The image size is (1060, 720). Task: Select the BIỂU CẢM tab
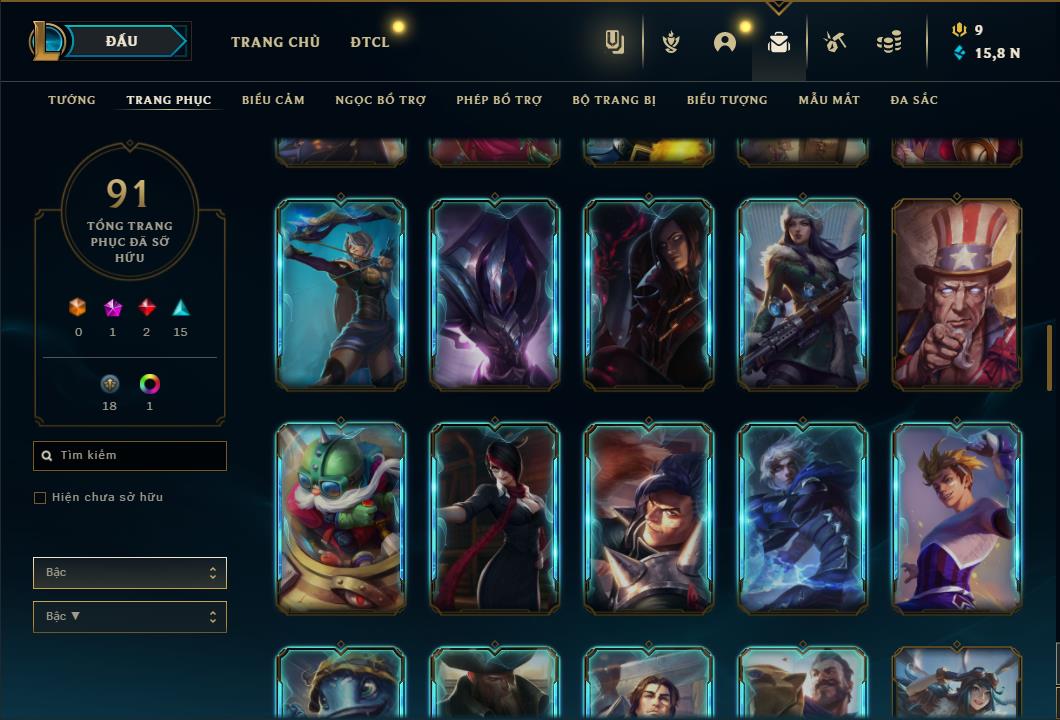(273, 100)
